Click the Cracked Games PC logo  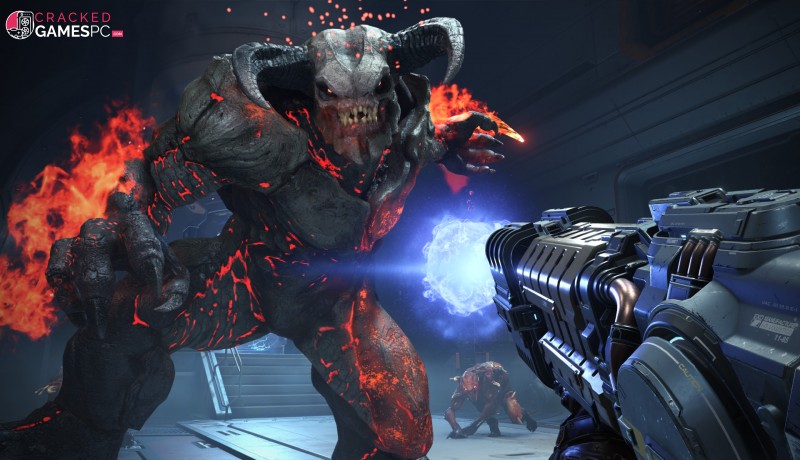(63, 24)
